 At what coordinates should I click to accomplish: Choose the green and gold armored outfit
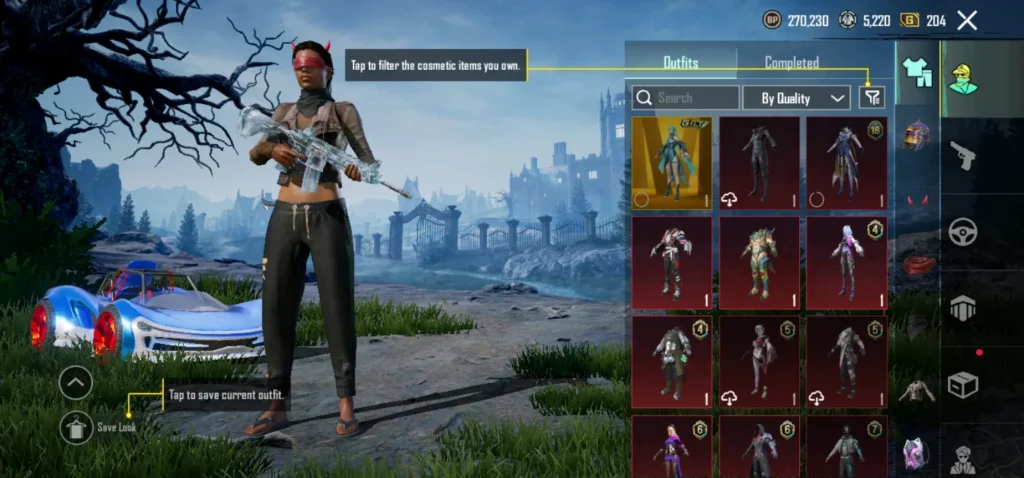(759, 262)
